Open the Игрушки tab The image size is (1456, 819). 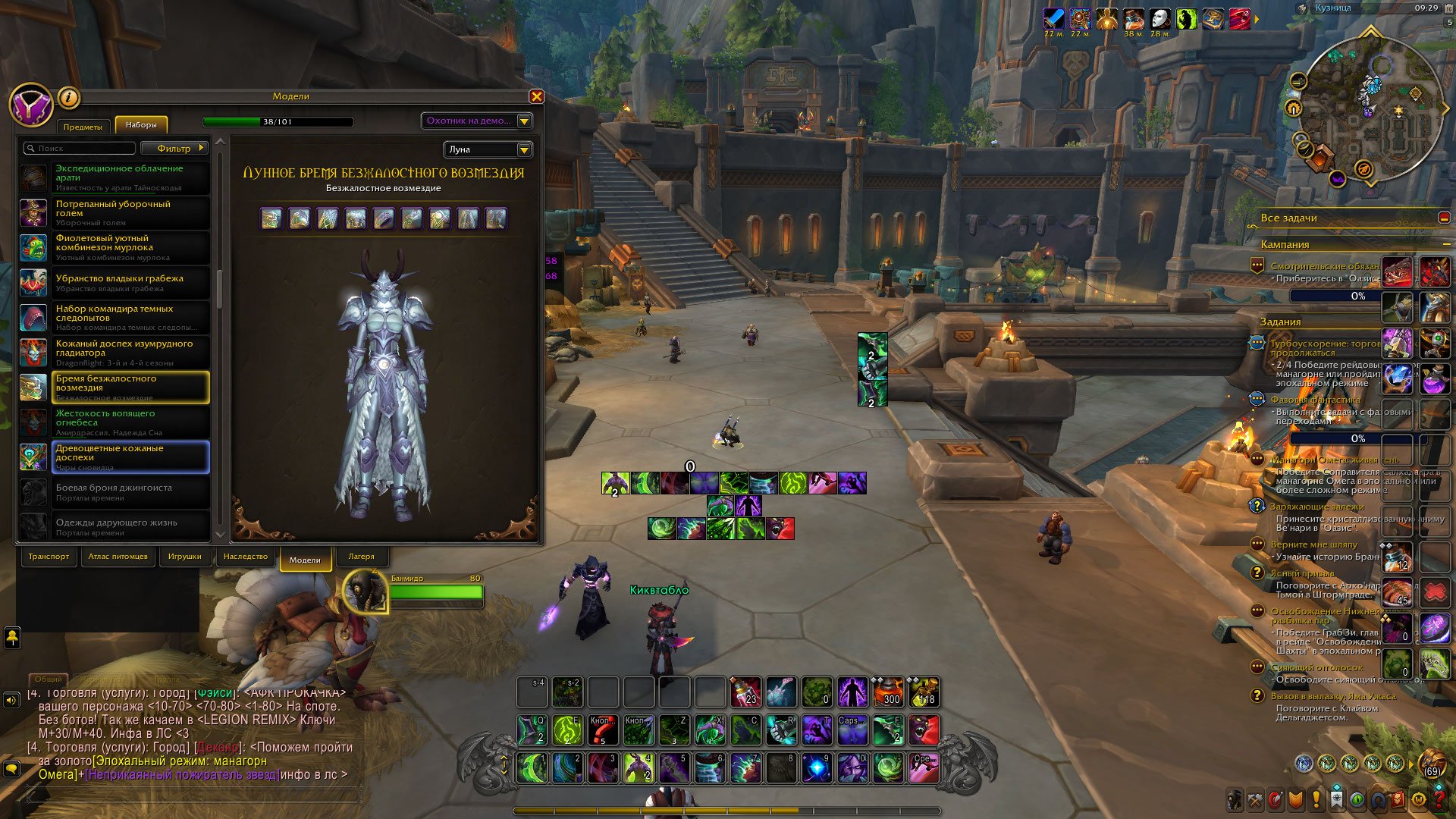tap(184, 557)
